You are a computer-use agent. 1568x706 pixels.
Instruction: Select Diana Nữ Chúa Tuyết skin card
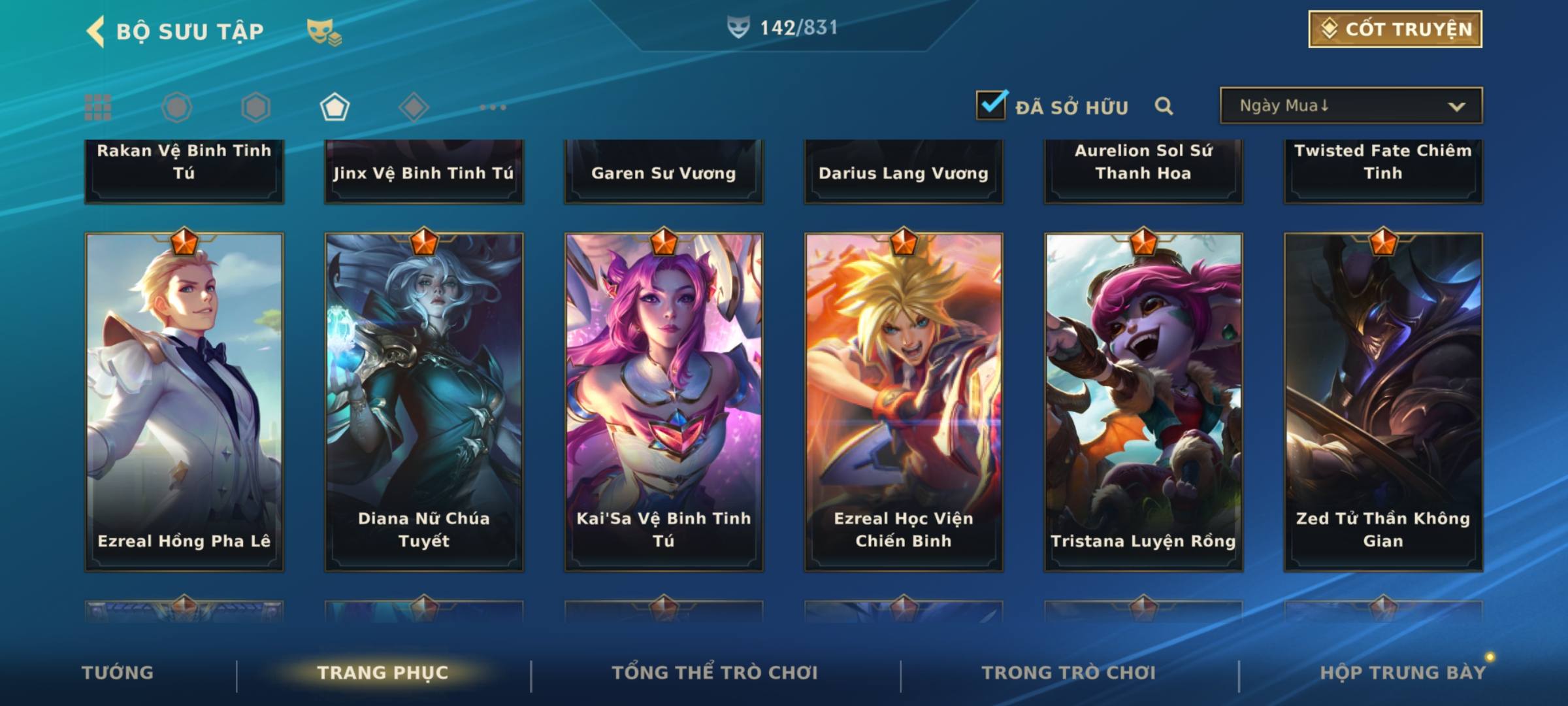[424, 402]
